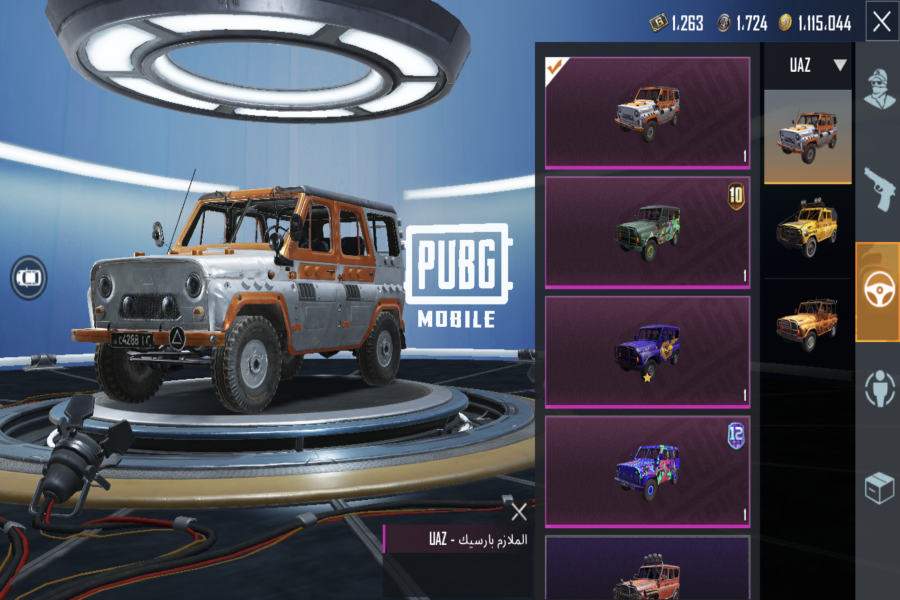Screen dimensions: 900x600
Task: Select the red UAZ skin card
Action: coord(647,568)
